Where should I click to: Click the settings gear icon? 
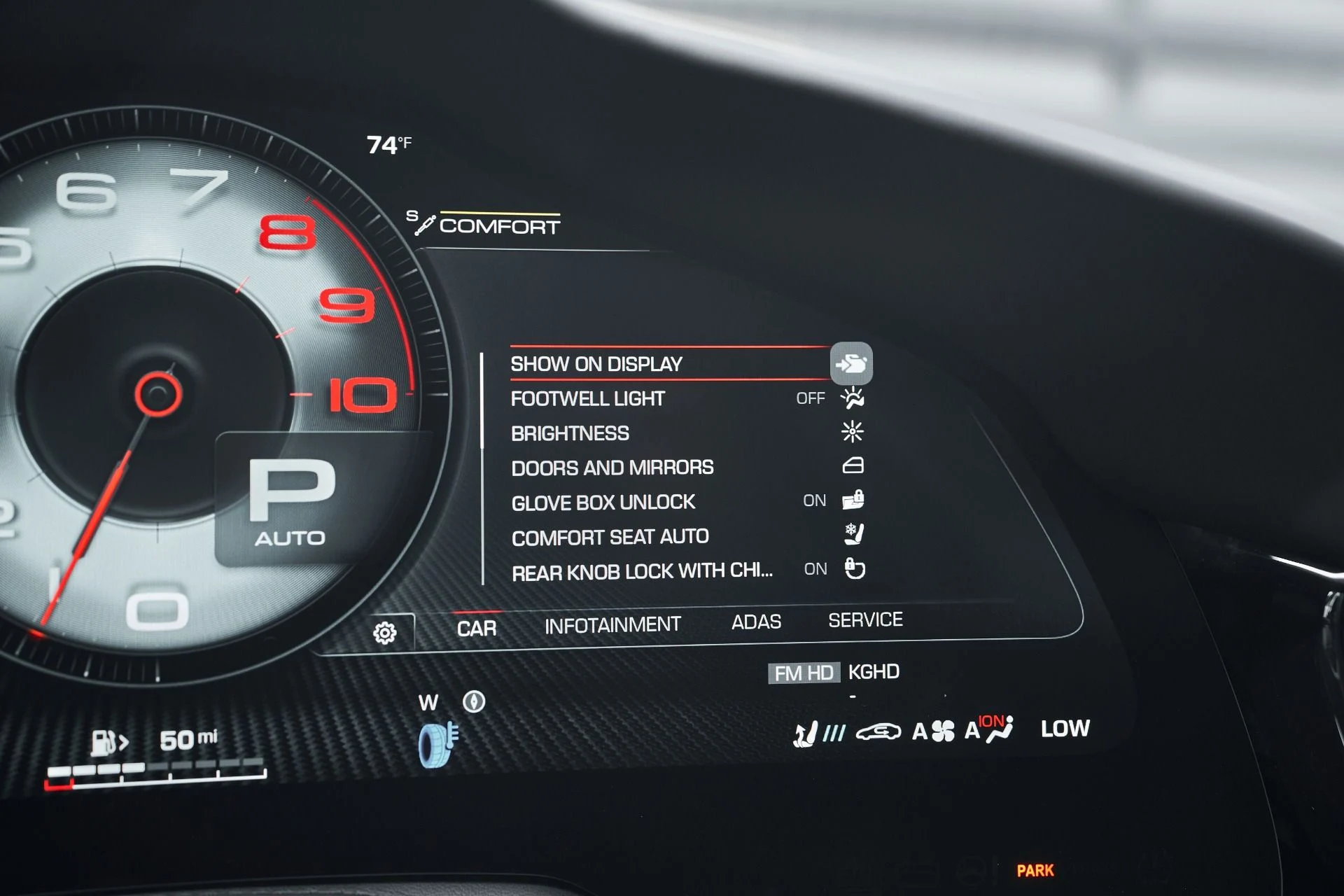click(385, 633)
